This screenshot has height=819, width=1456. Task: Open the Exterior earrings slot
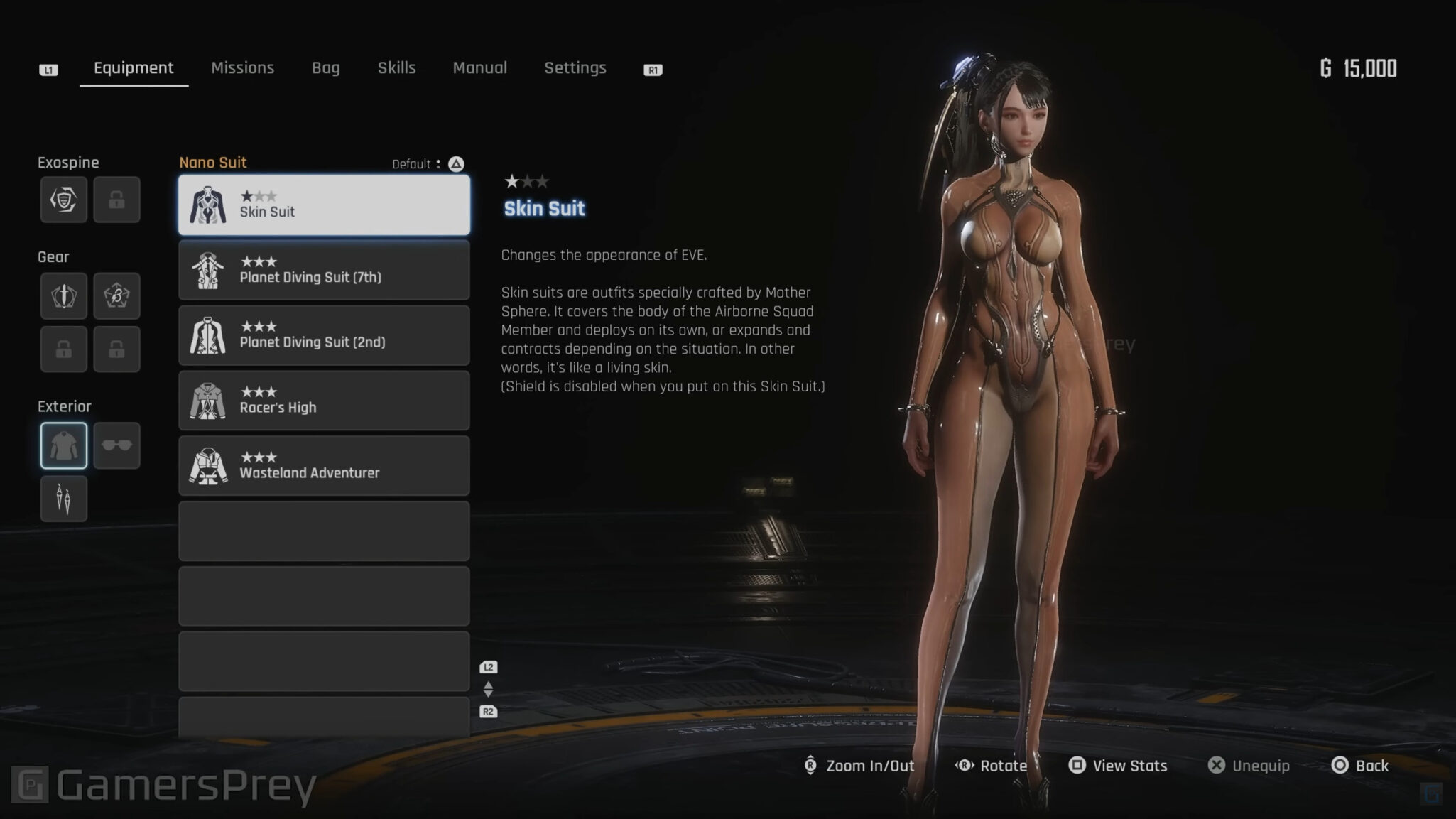point(64,499)
